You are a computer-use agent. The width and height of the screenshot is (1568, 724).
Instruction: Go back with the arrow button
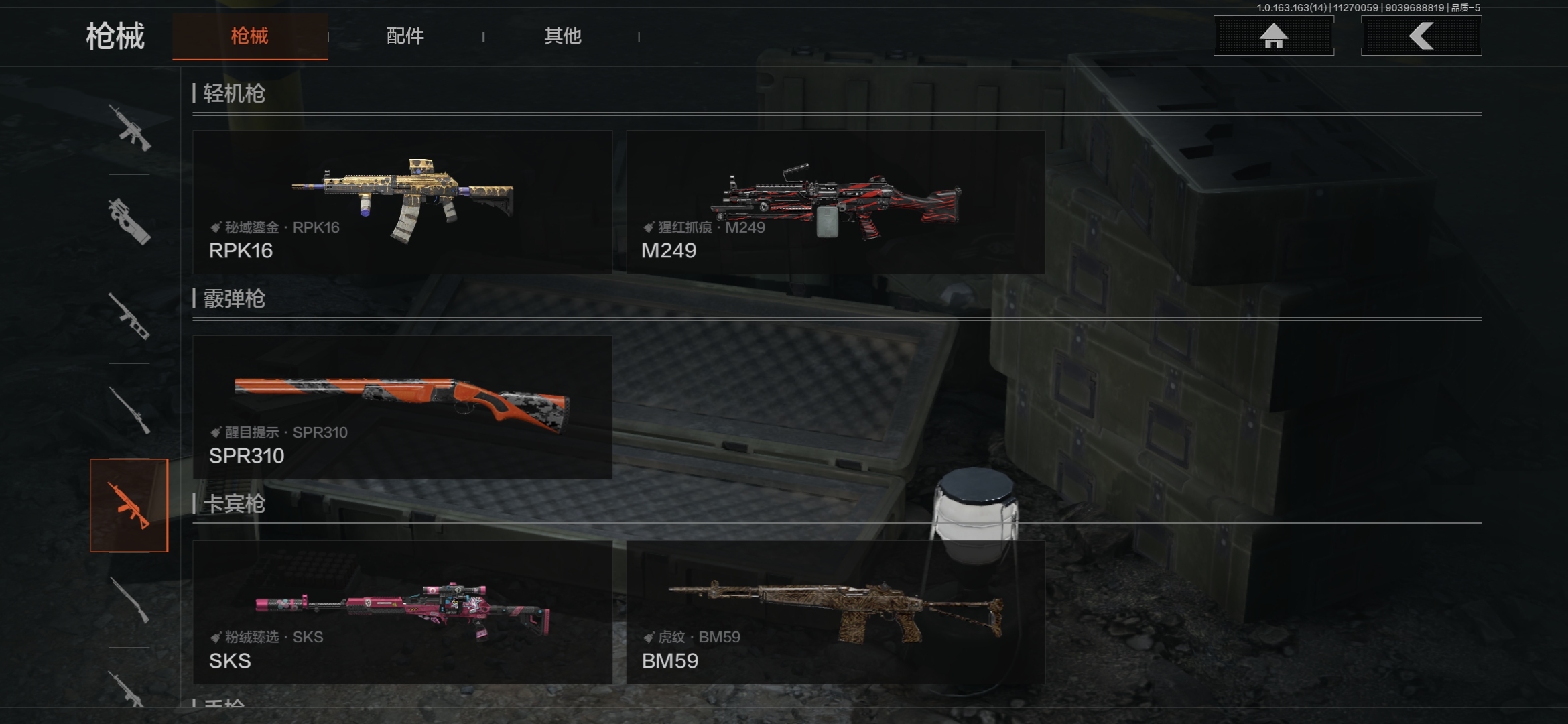[1421, 36]
